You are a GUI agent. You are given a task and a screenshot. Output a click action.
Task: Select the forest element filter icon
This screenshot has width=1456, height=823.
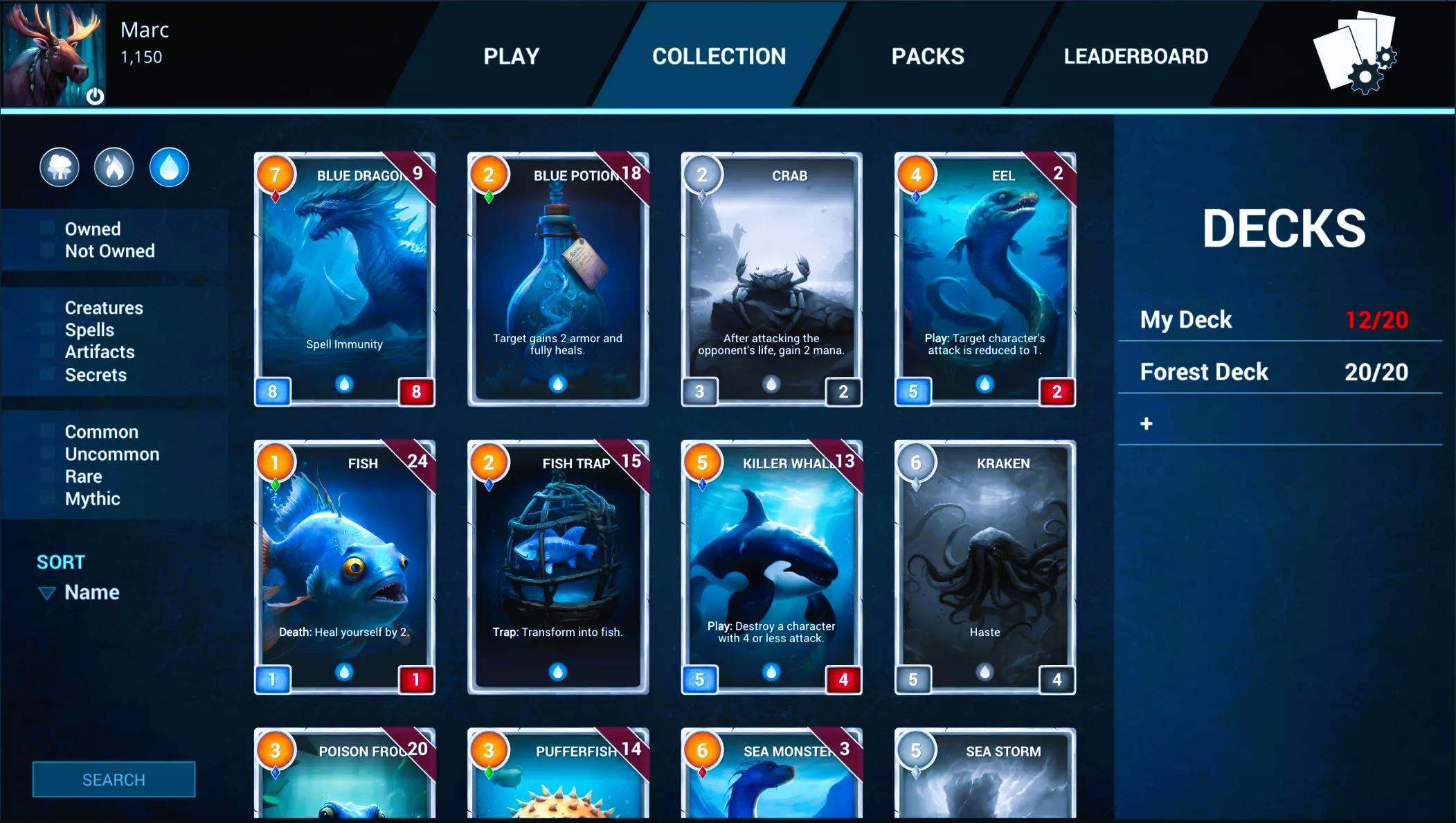[60, 167]
